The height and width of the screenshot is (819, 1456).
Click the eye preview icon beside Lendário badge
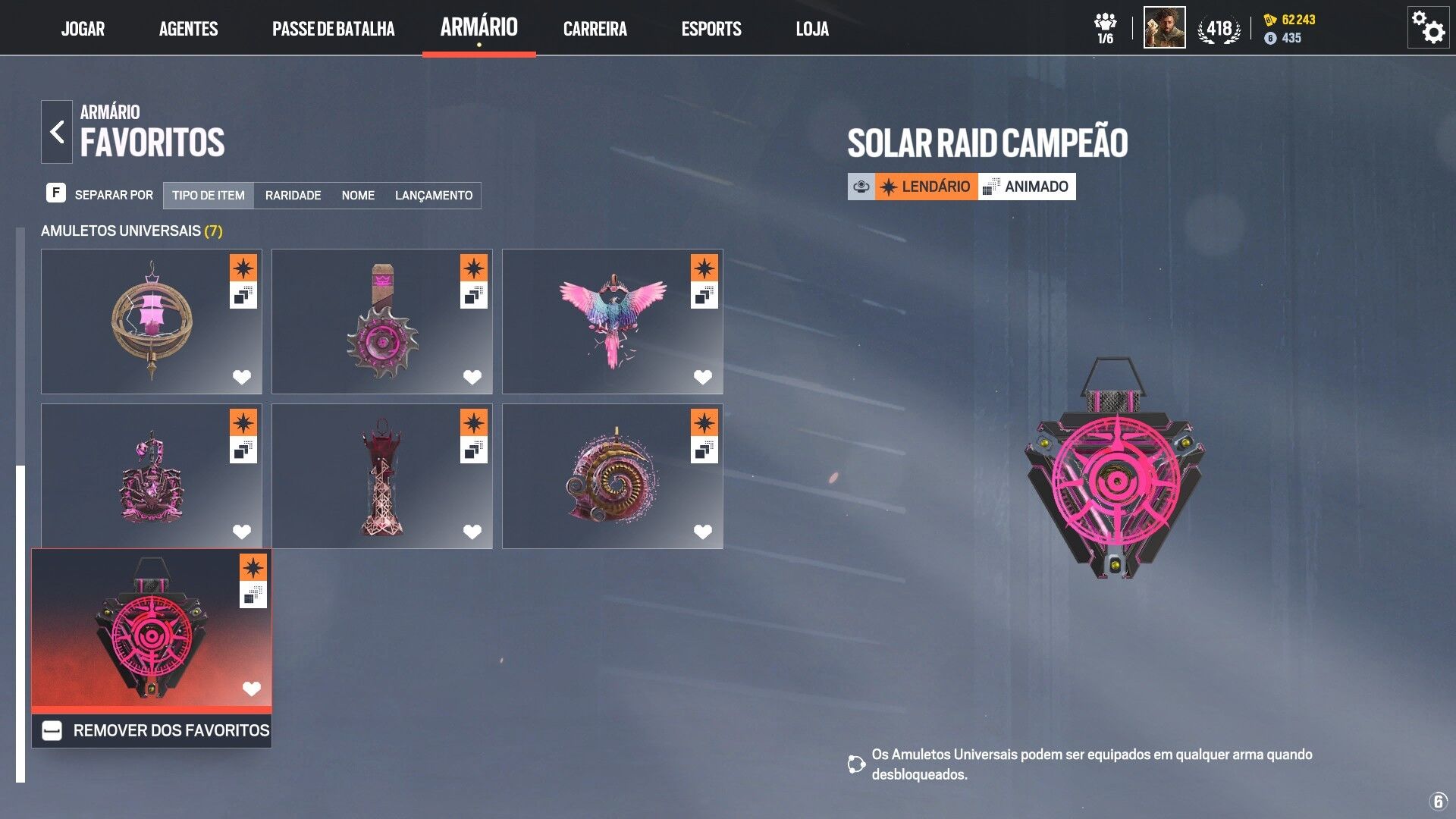coord(861,186)
